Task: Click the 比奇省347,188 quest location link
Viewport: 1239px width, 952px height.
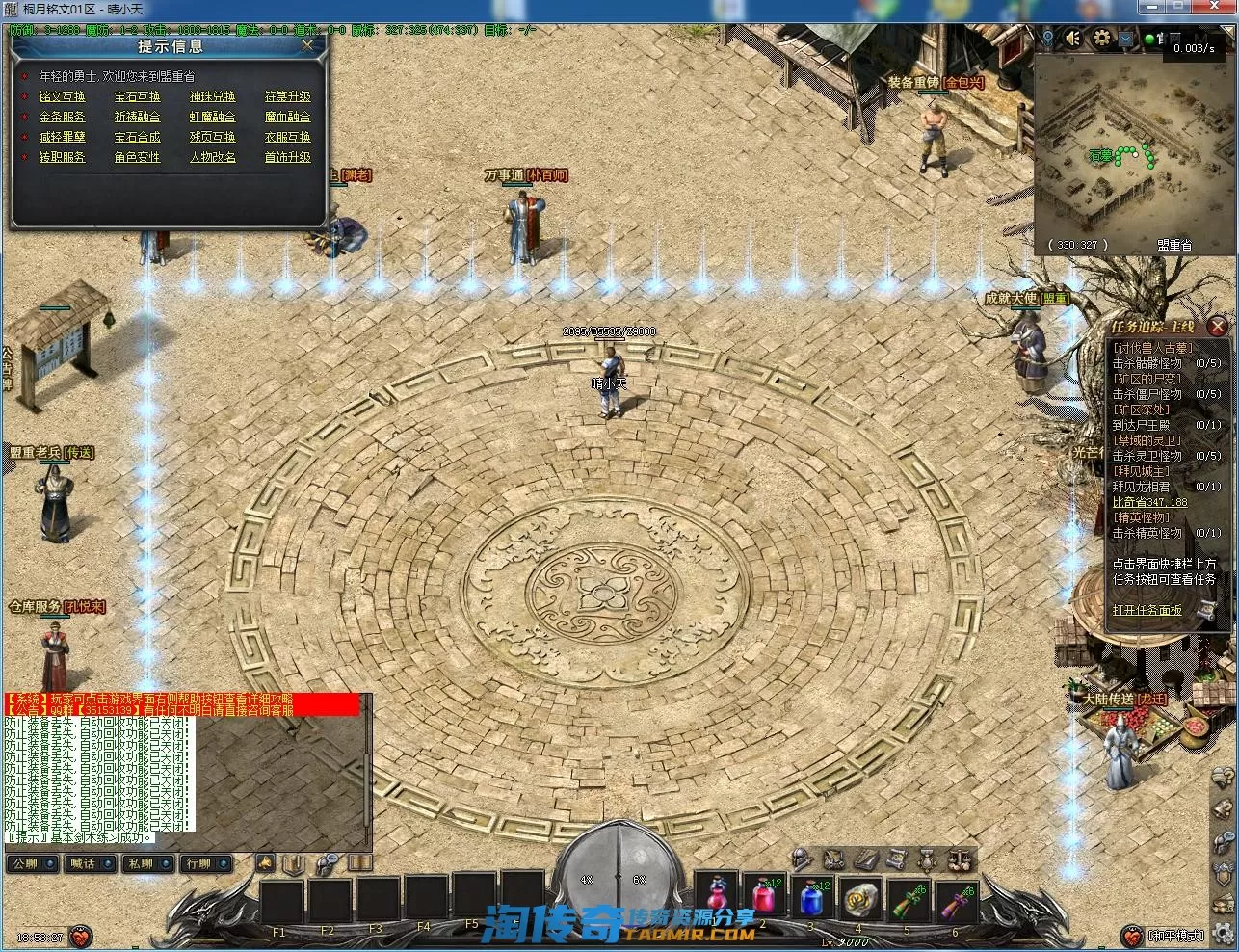Action: coord(1150,502)
